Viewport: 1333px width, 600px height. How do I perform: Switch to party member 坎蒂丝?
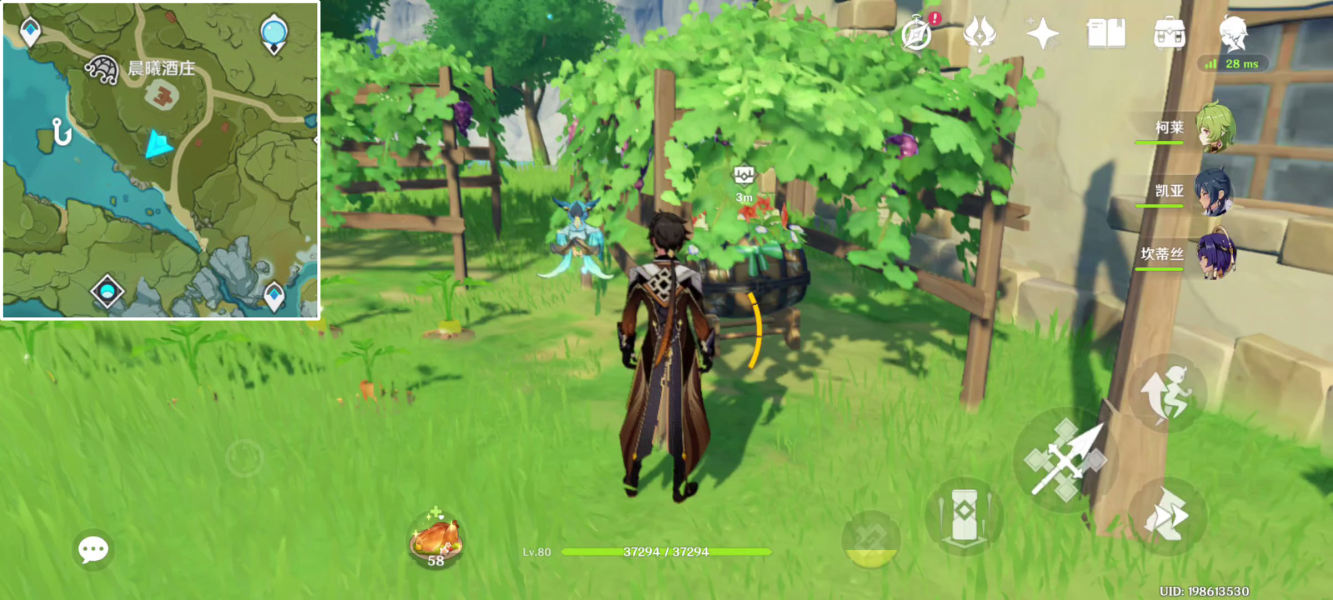pyautogui.click(x=1213, y=254)
